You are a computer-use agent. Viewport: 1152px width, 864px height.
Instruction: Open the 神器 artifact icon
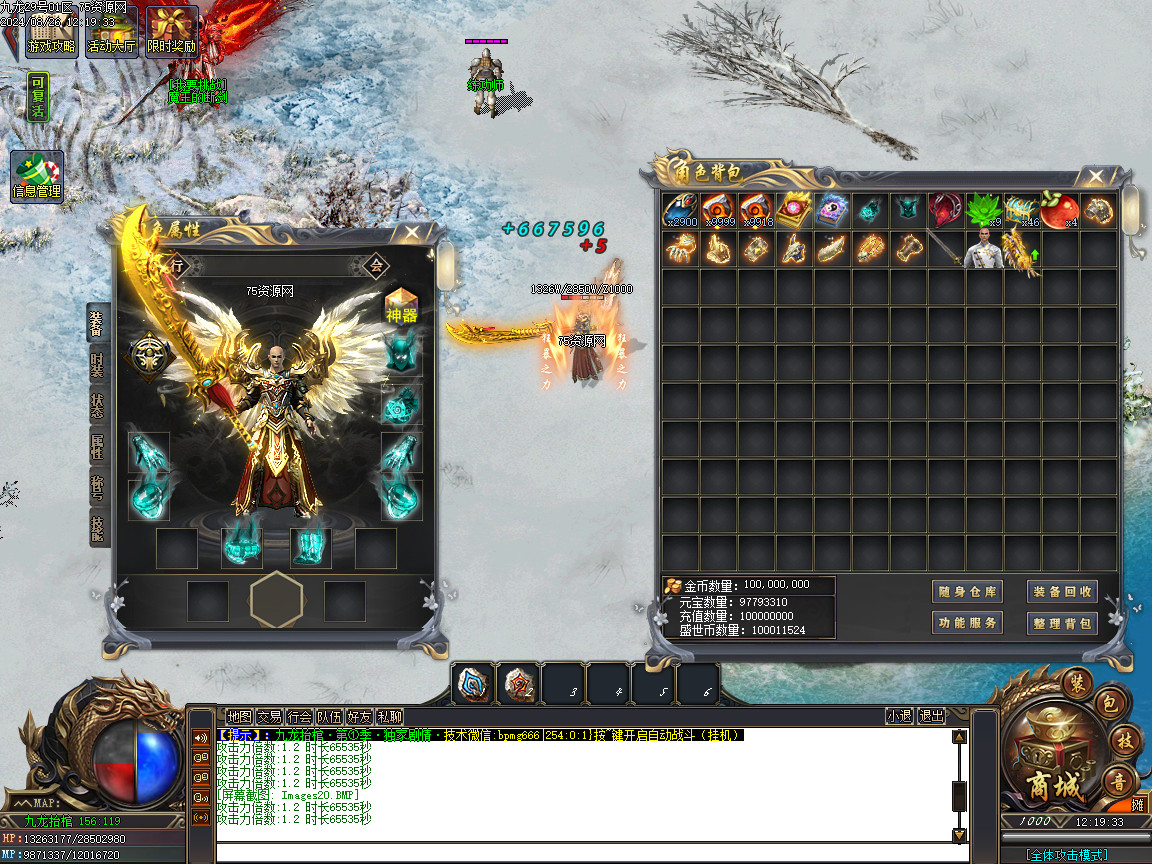(x=401, y=305)
